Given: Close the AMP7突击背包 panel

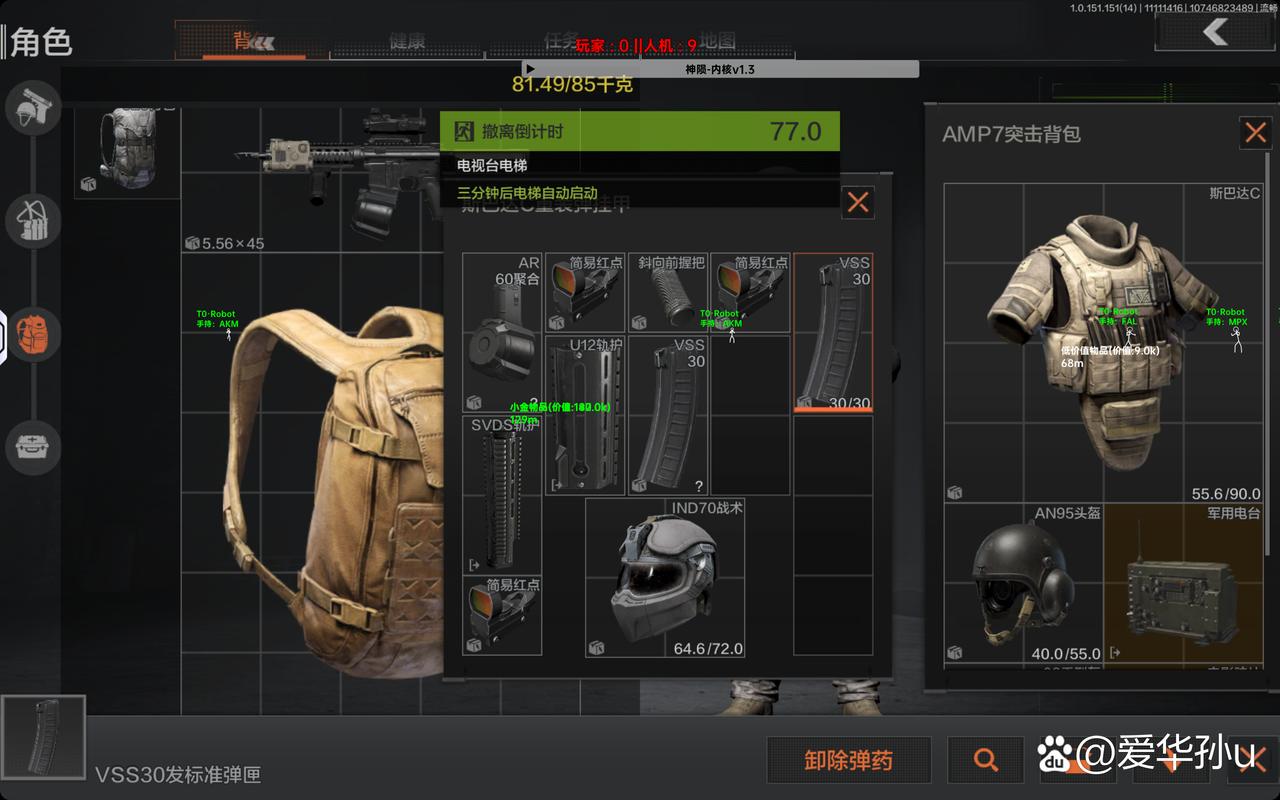Looking at the screenshot, I should 1255,133.
